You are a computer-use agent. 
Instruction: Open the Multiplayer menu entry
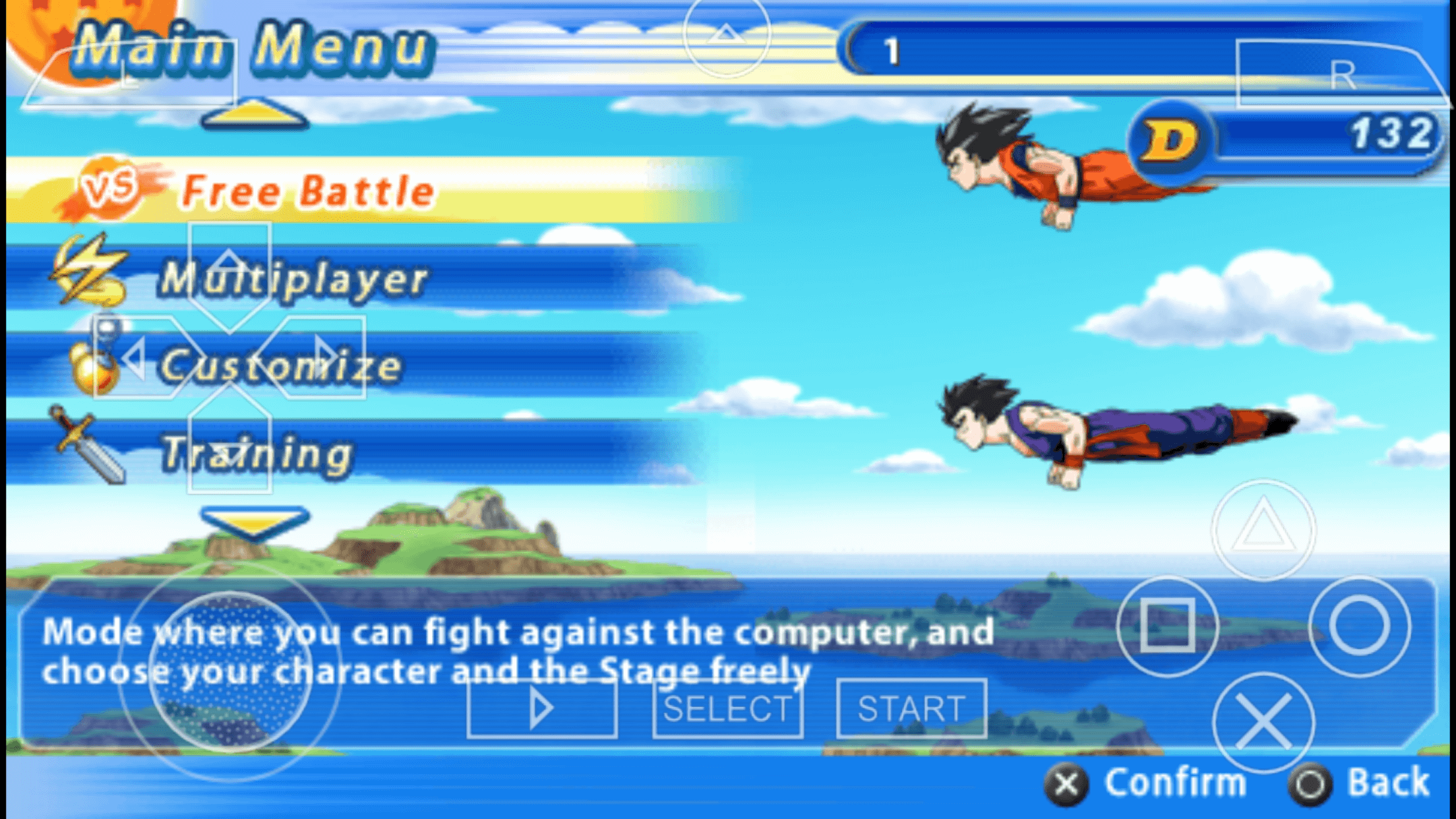tap(294, 278)
